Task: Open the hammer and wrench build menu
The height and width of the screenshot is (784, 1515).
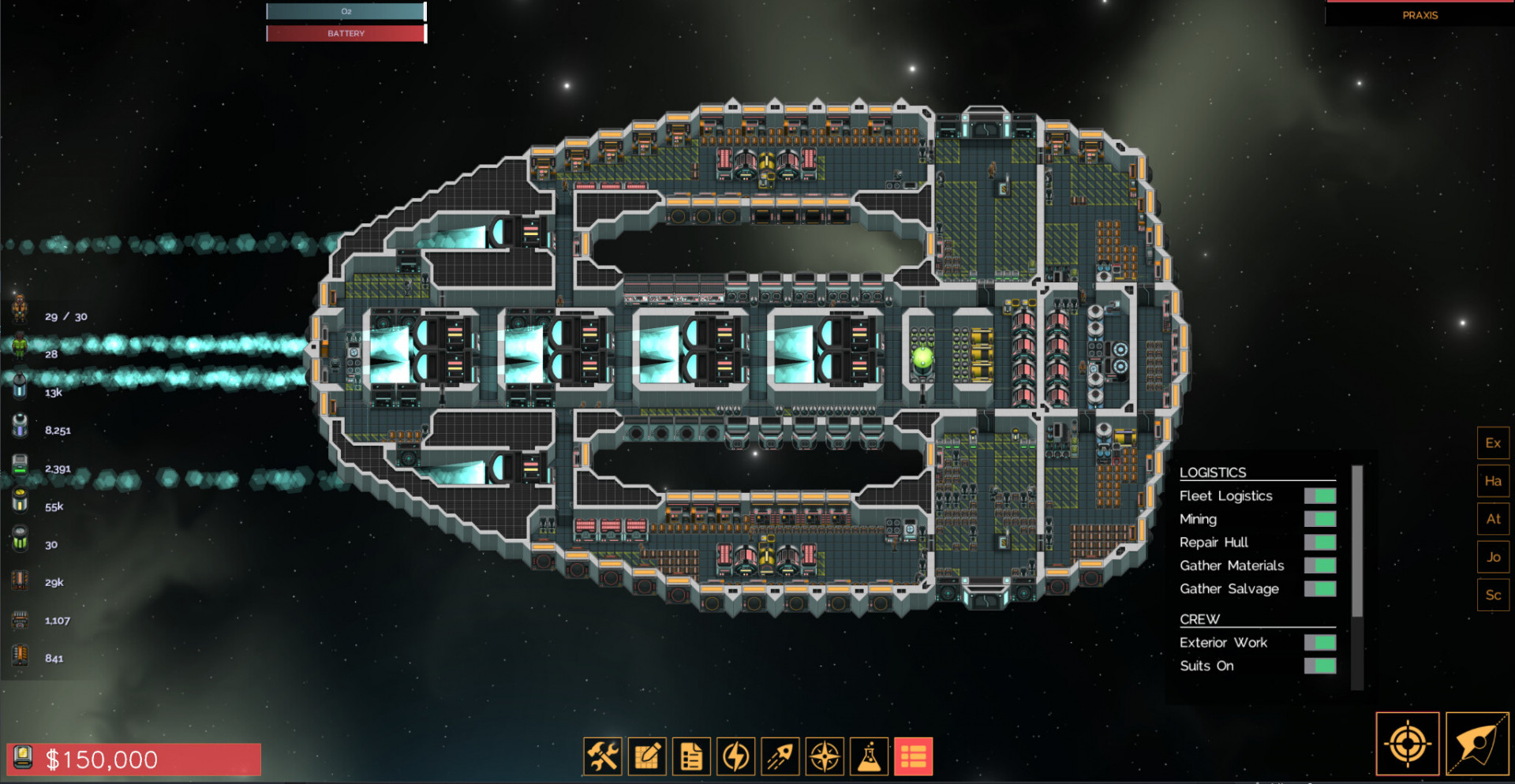Action: [603, 757]
